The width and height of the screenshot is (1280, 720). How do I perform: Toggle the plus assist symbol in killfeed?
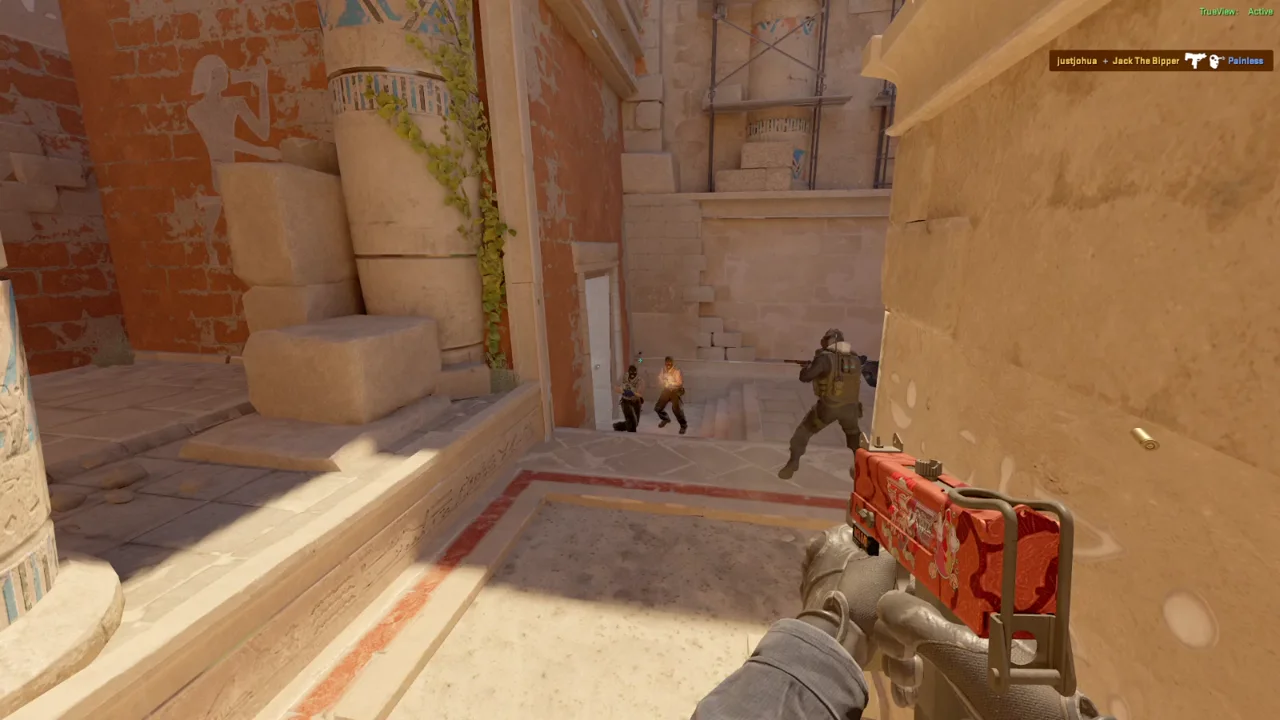coord(1106,61)
